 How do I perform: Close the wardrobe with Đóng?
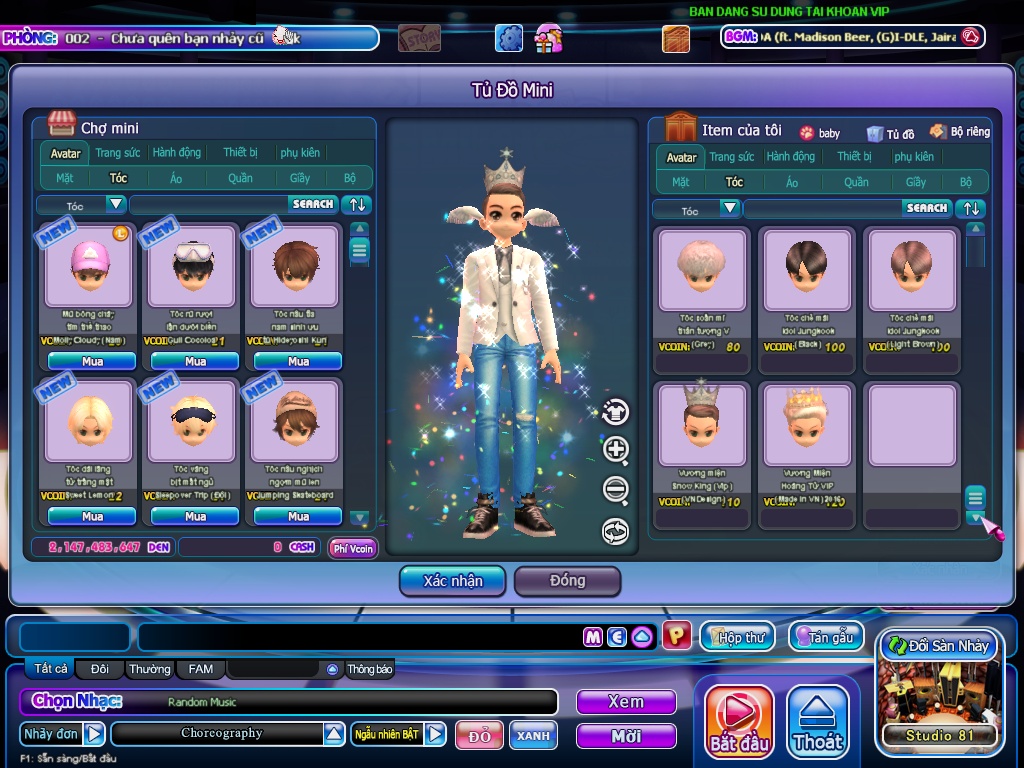point(567,581)
